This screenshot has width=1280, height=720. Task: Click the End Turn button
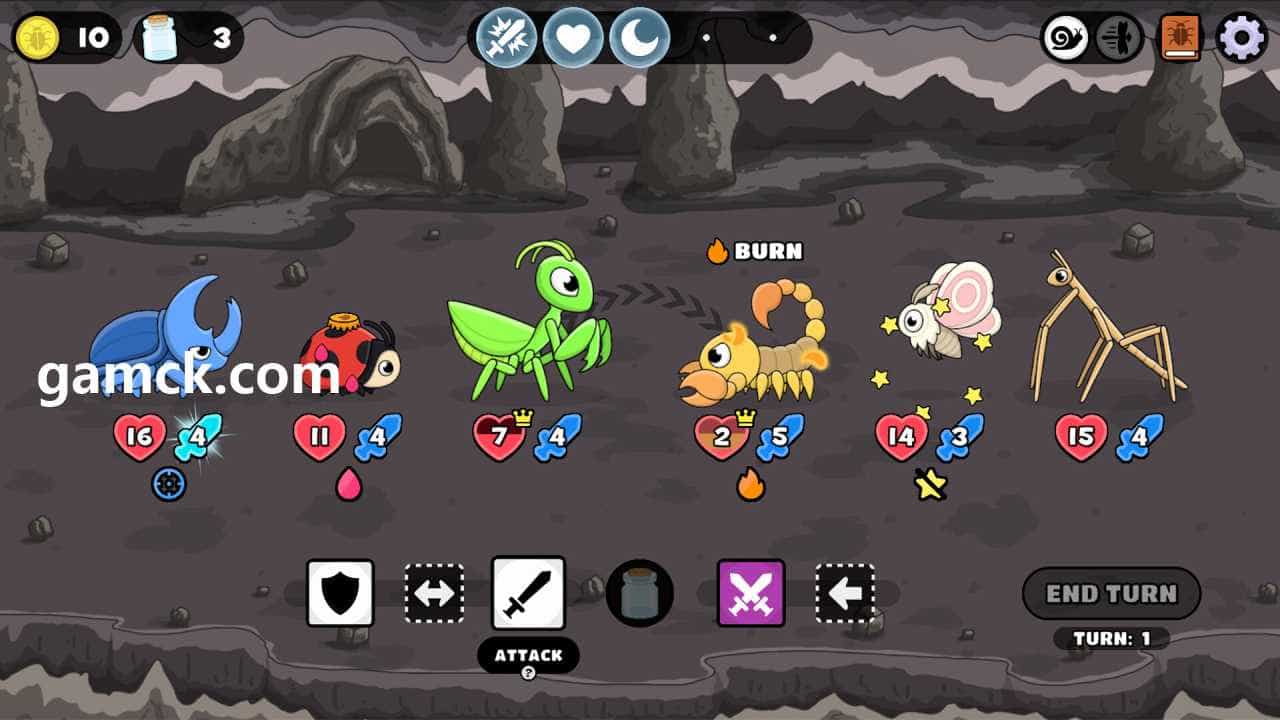tap(1111, 594)
